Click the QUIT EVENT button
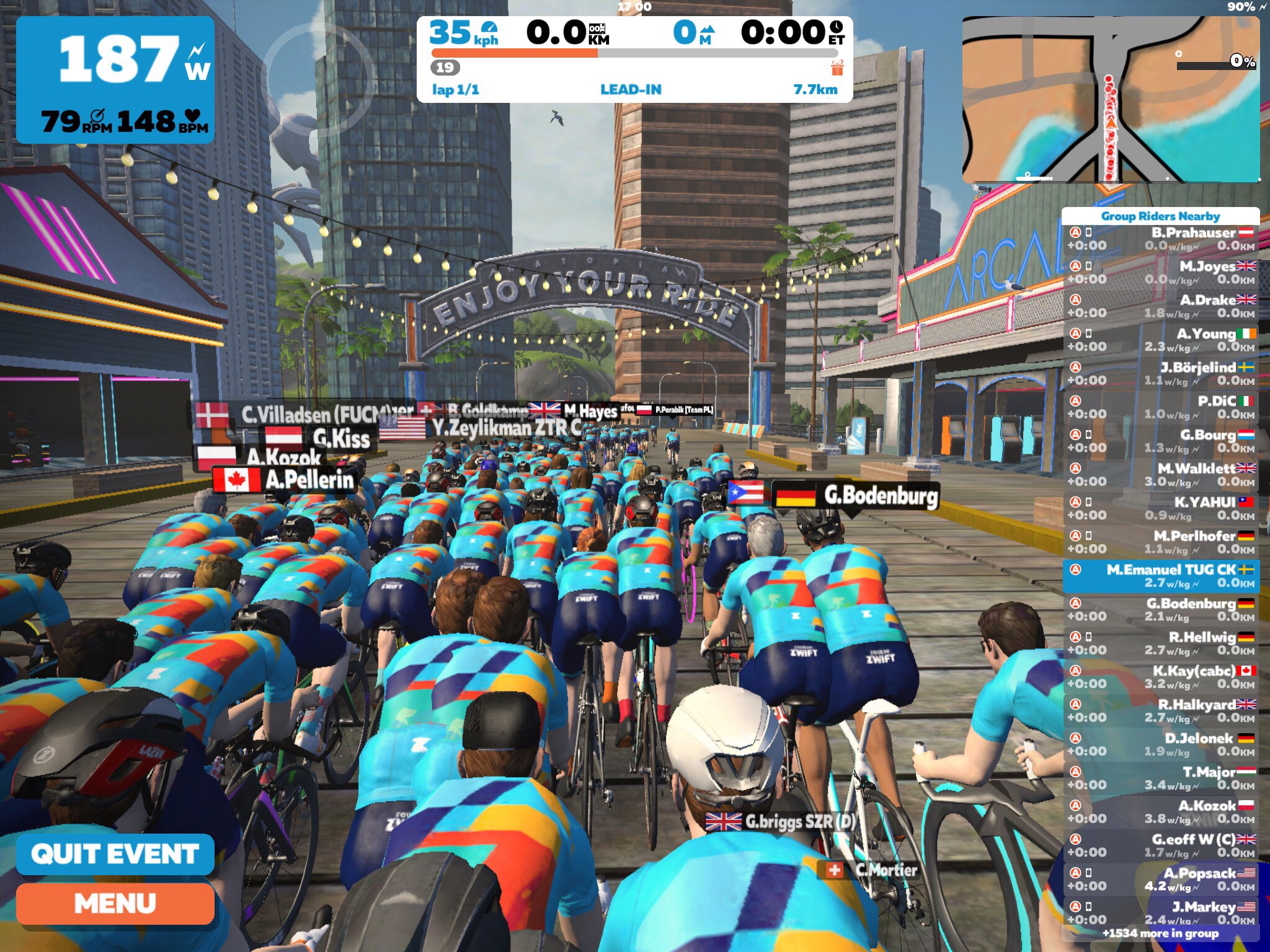Screen dimensions: 1270x952 coord(115,854)
